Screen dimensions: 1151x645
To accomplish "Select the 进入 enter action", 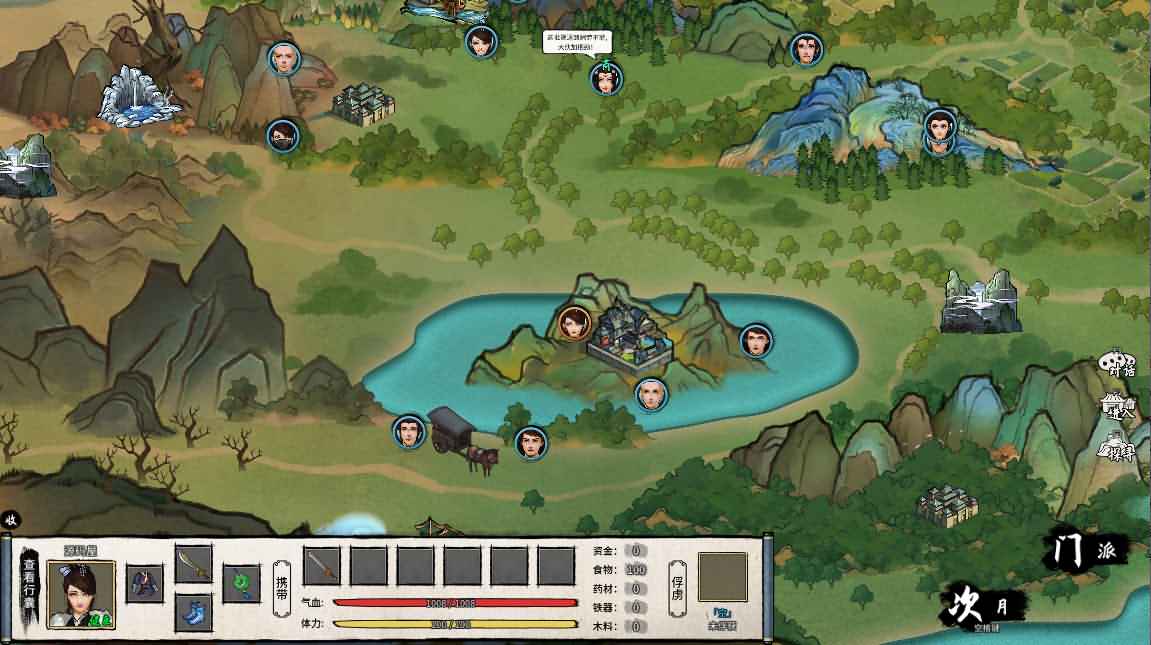I will click(1117, 405).
